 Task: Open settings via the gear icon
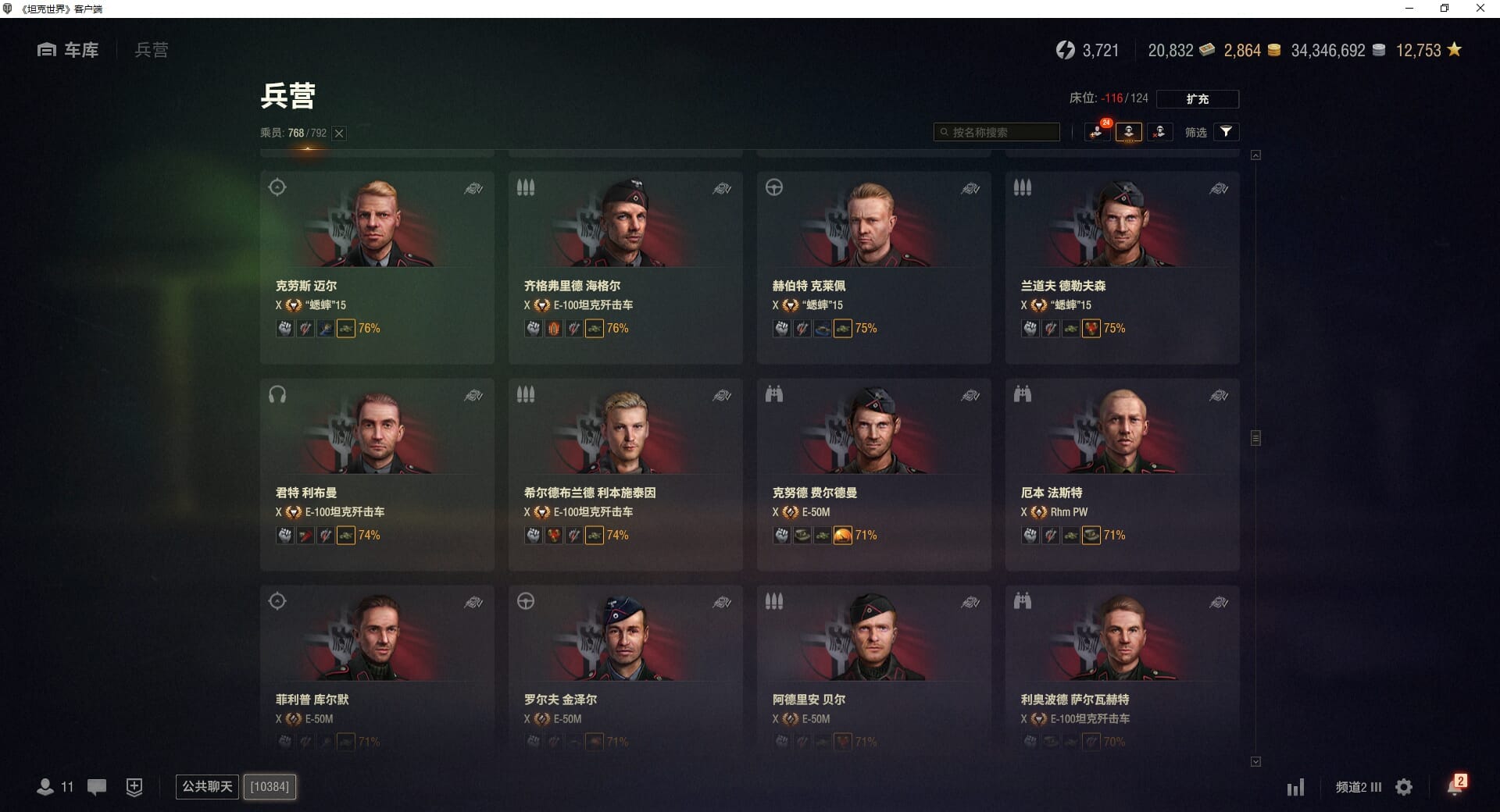pos(1404,787)
